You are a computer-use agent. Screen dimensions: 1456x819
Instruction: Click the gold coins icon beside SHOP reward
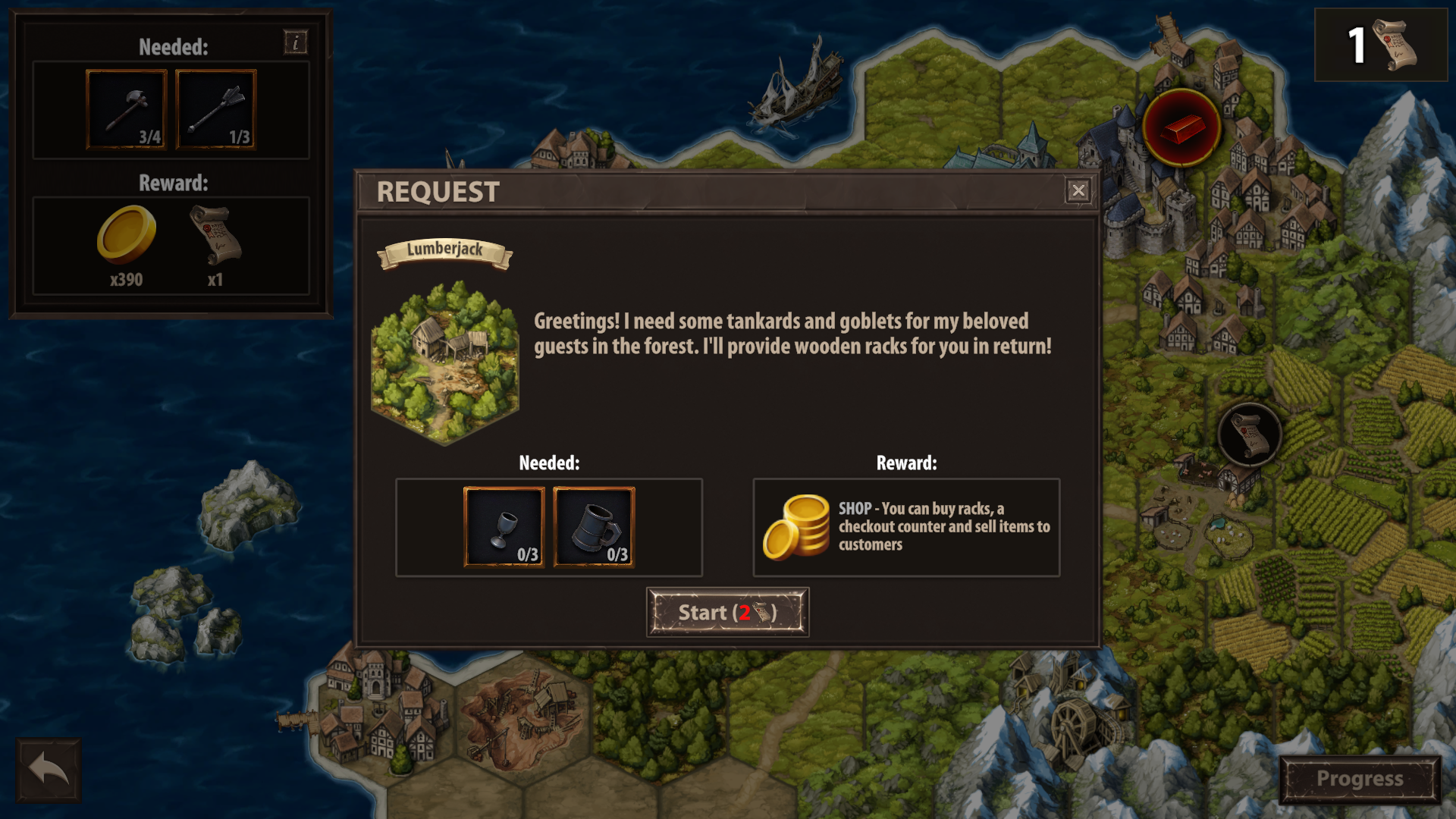[x=797, y=527]
